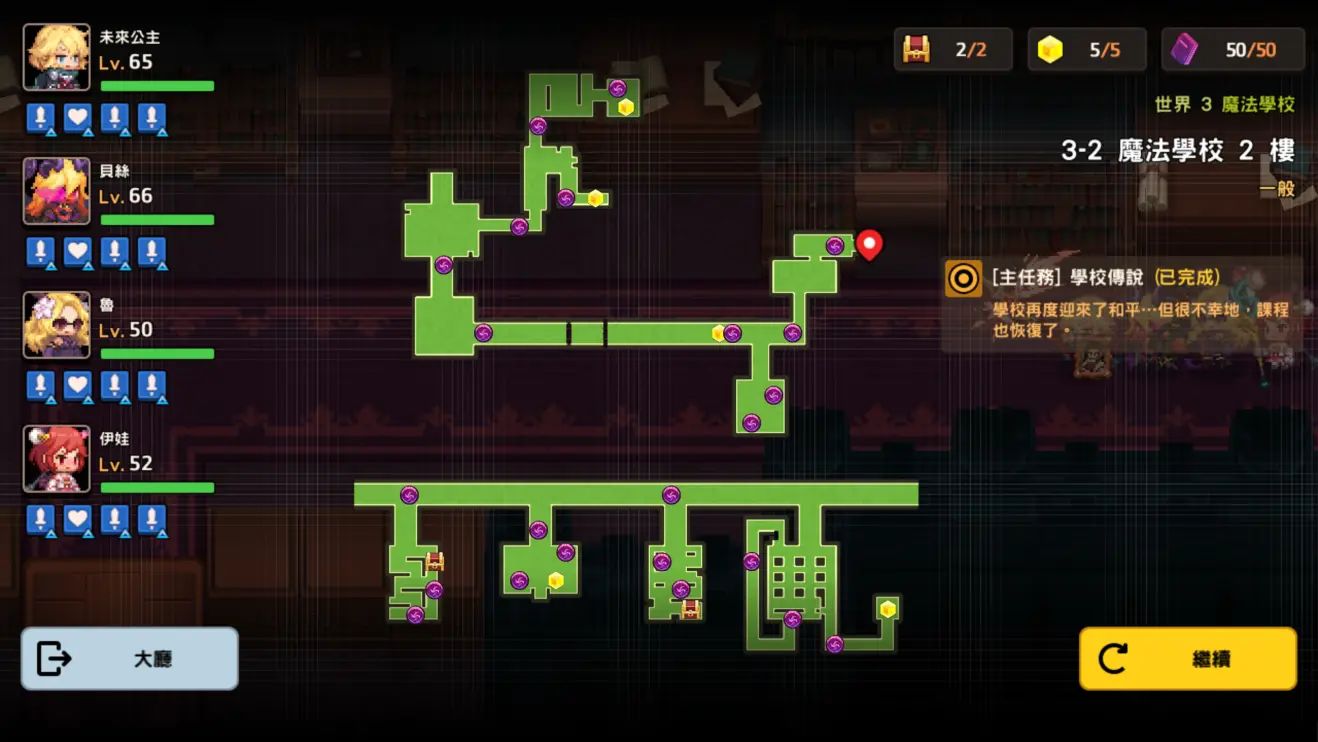
Task: Tap the purple record counter 50/50
Action: [x=1233, y=49]
